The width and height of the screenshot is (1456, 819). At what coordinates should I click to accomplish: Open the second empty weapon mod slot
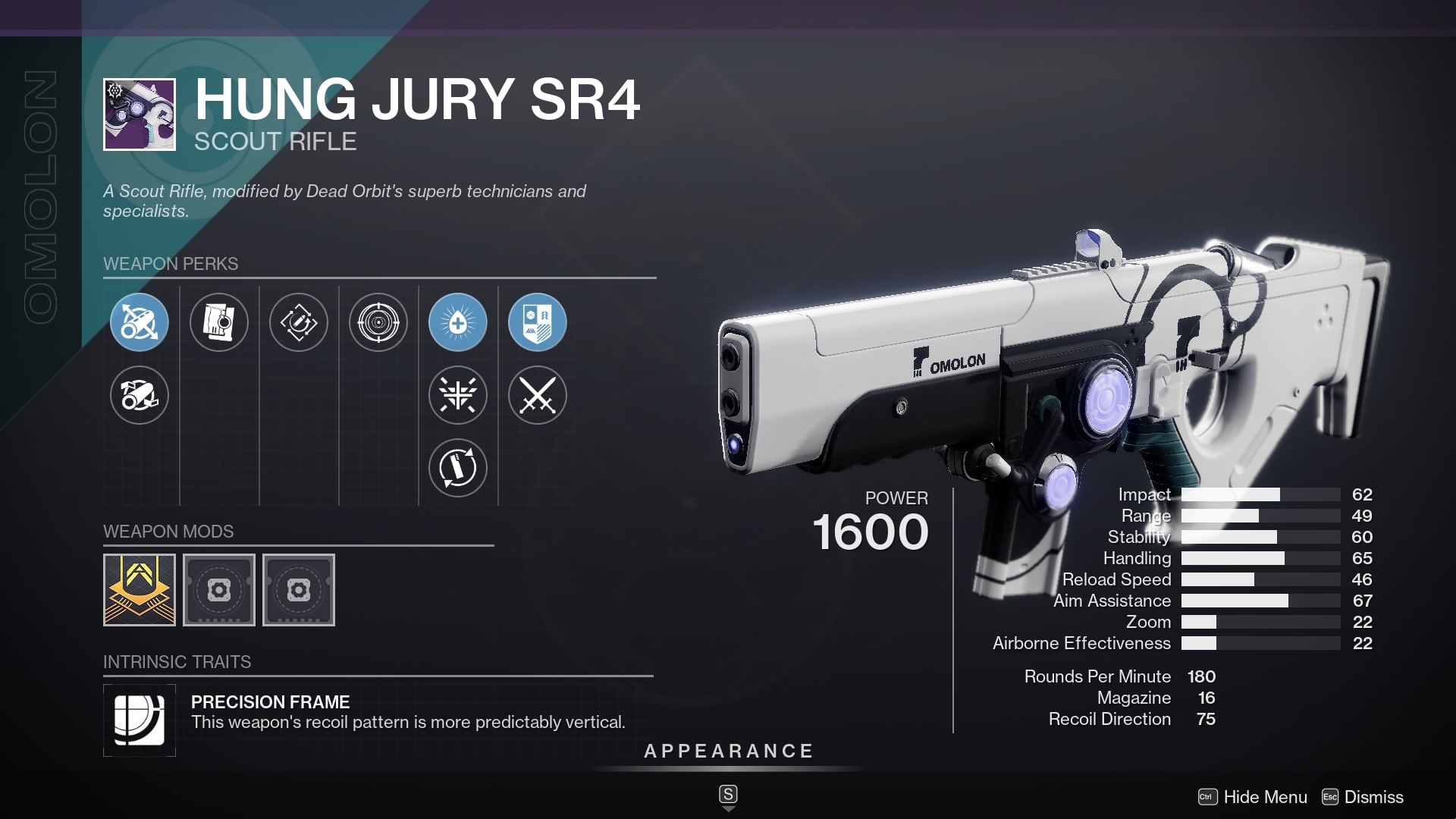click(x=299, y=590)
